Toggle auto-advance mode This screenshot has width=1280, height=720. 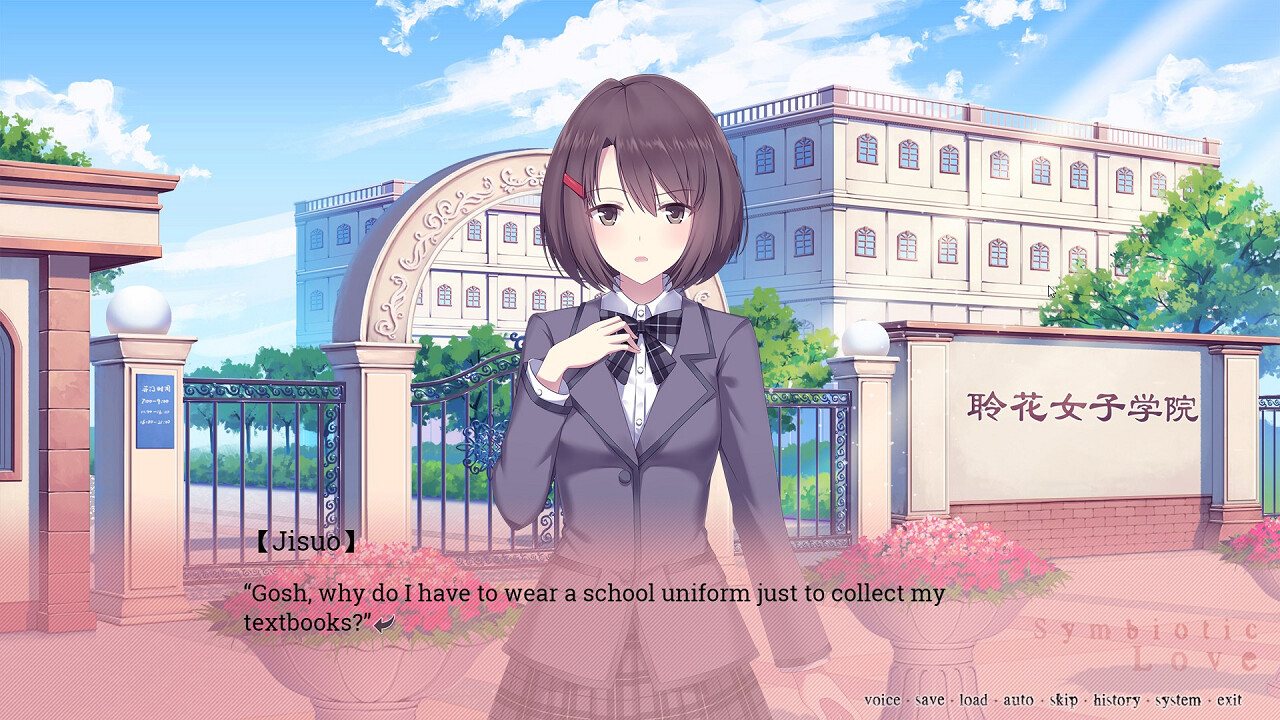1018,700
